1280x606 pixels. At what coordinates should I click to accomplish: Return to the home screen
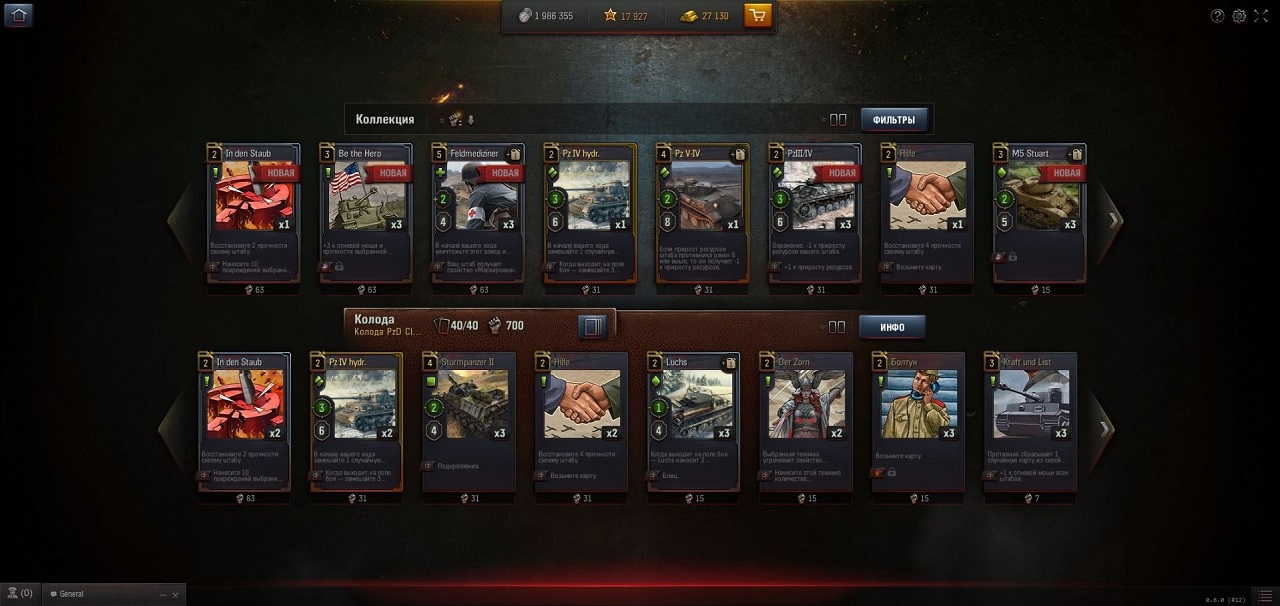(x=19, y=15)
